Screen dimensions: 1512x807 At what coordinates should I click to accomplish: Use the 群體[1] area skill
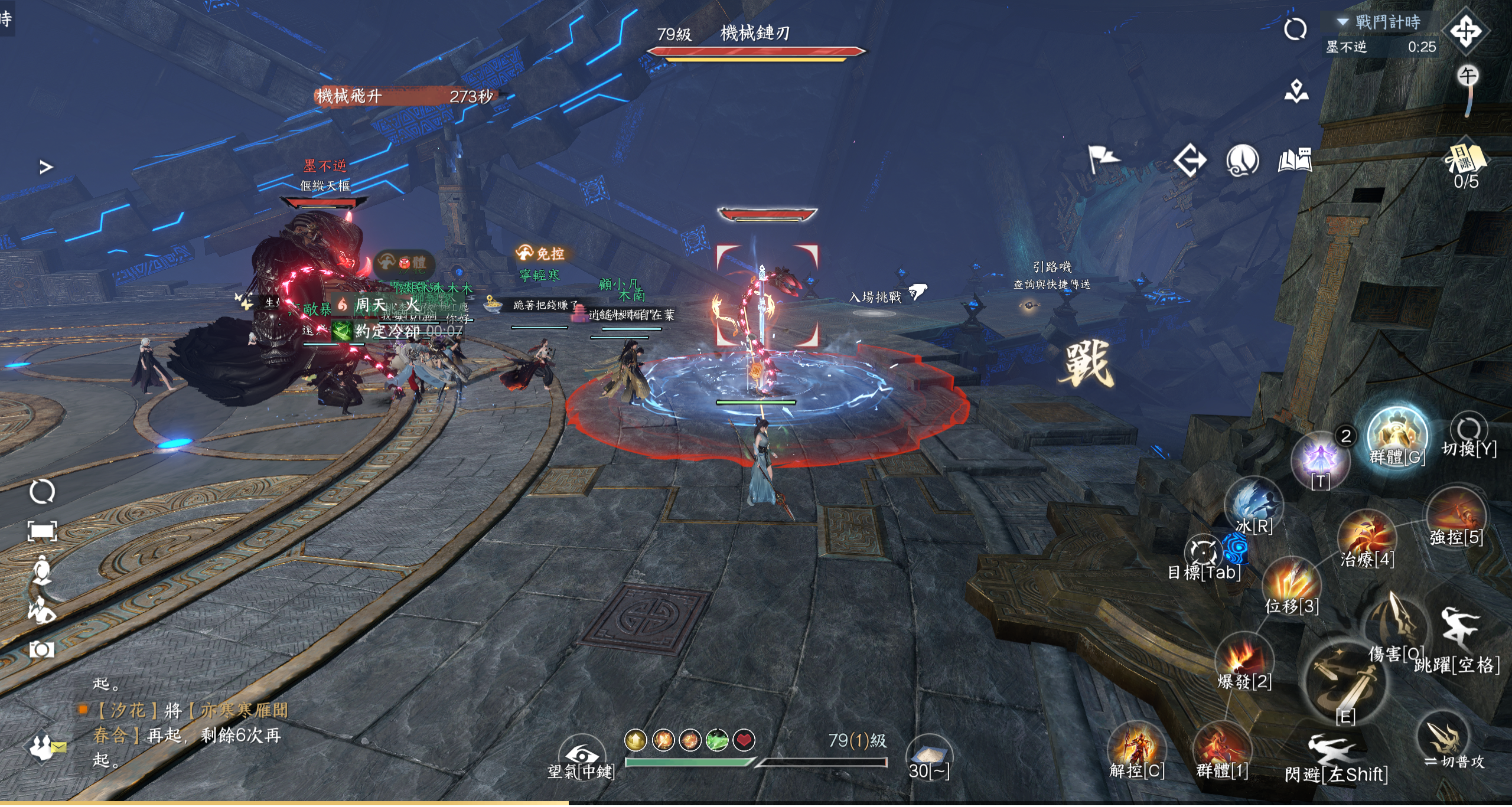coord(1221,750)
